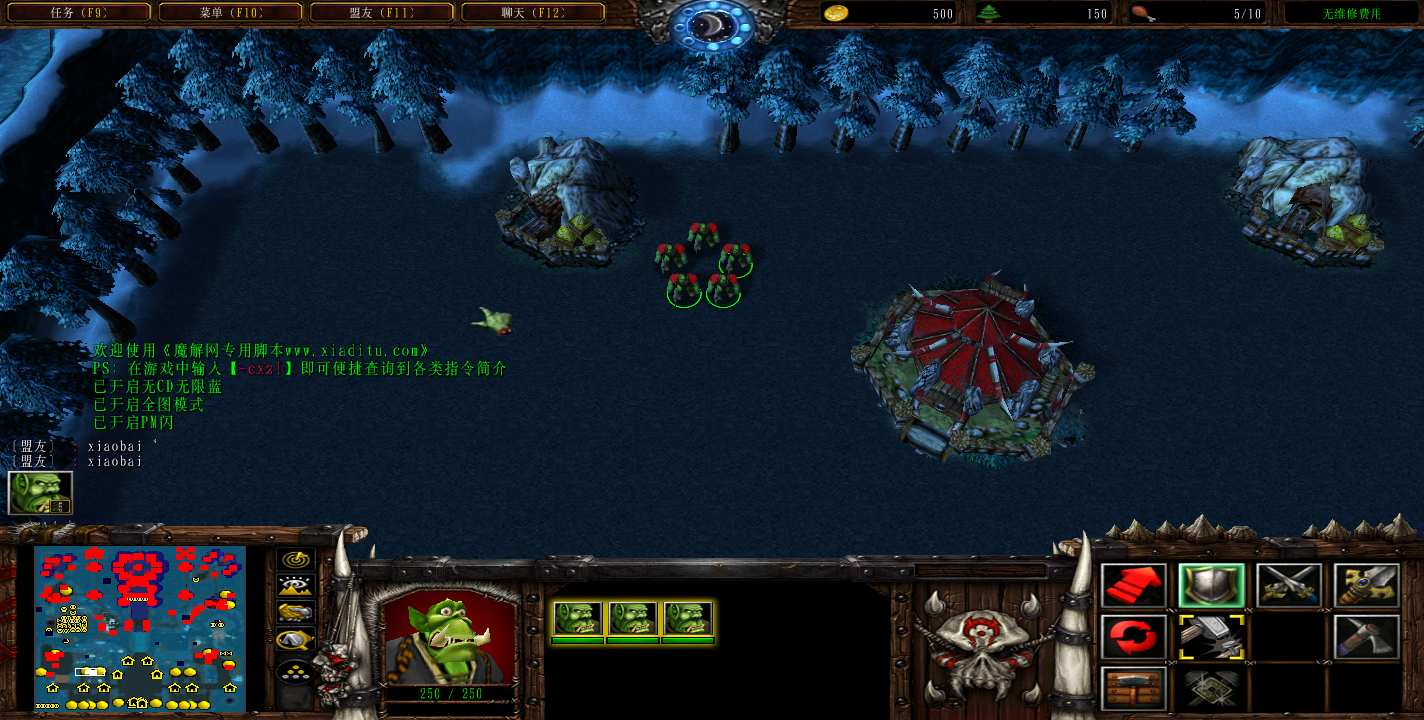1424x720 pixels.
Task: Toggle the hammer Repair ability
Action: click(x=1211, y=637)
